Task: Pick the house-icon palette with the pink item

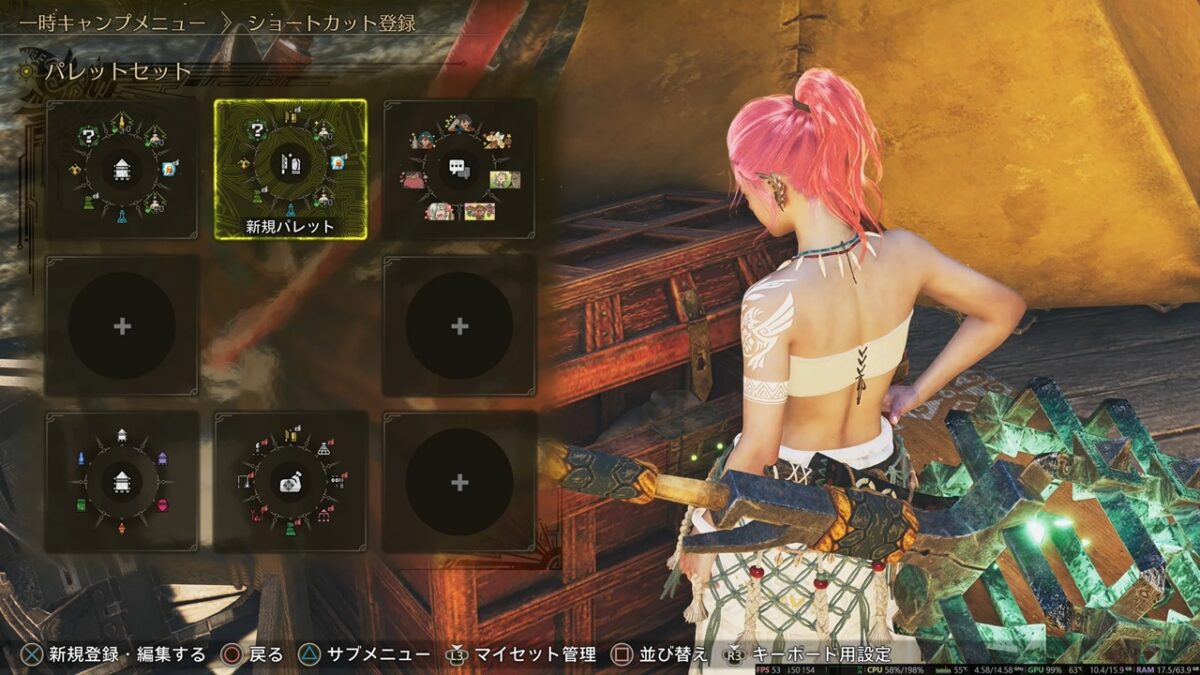Action: point(121,482)
